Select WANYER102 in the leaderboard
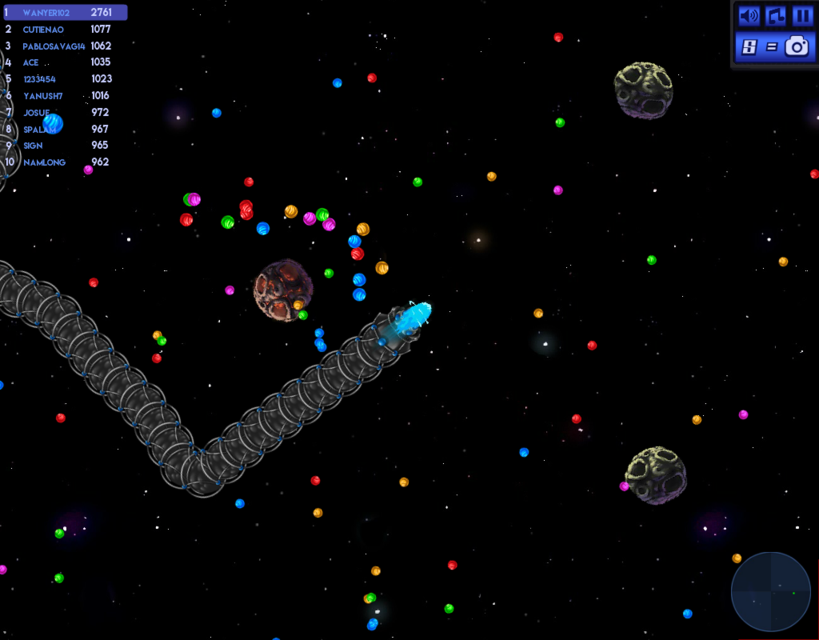This screenshot has width=819, height=640. pyautogui.click(x=64, y=13)
